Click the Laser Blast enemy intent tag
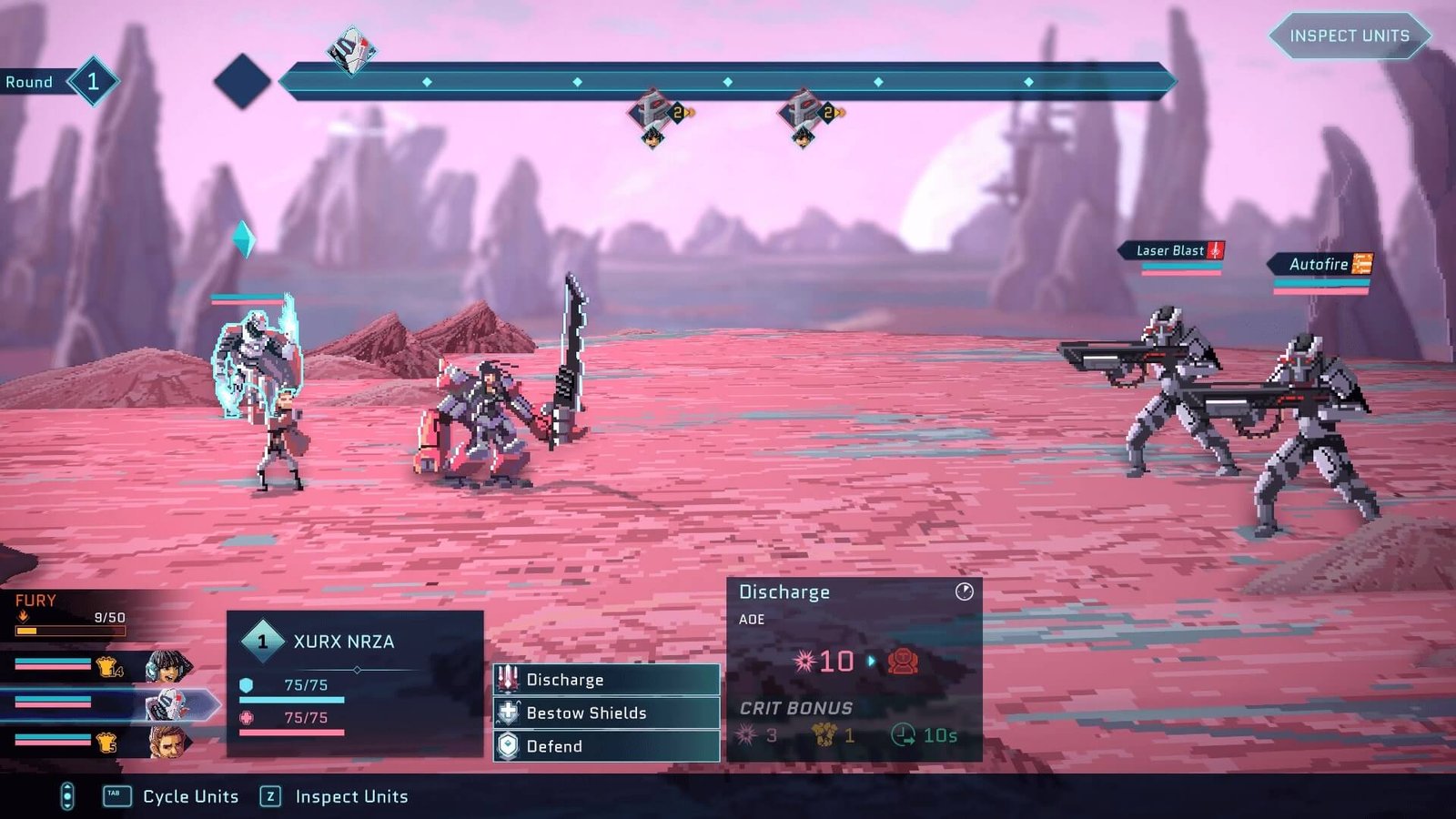 1173,250
